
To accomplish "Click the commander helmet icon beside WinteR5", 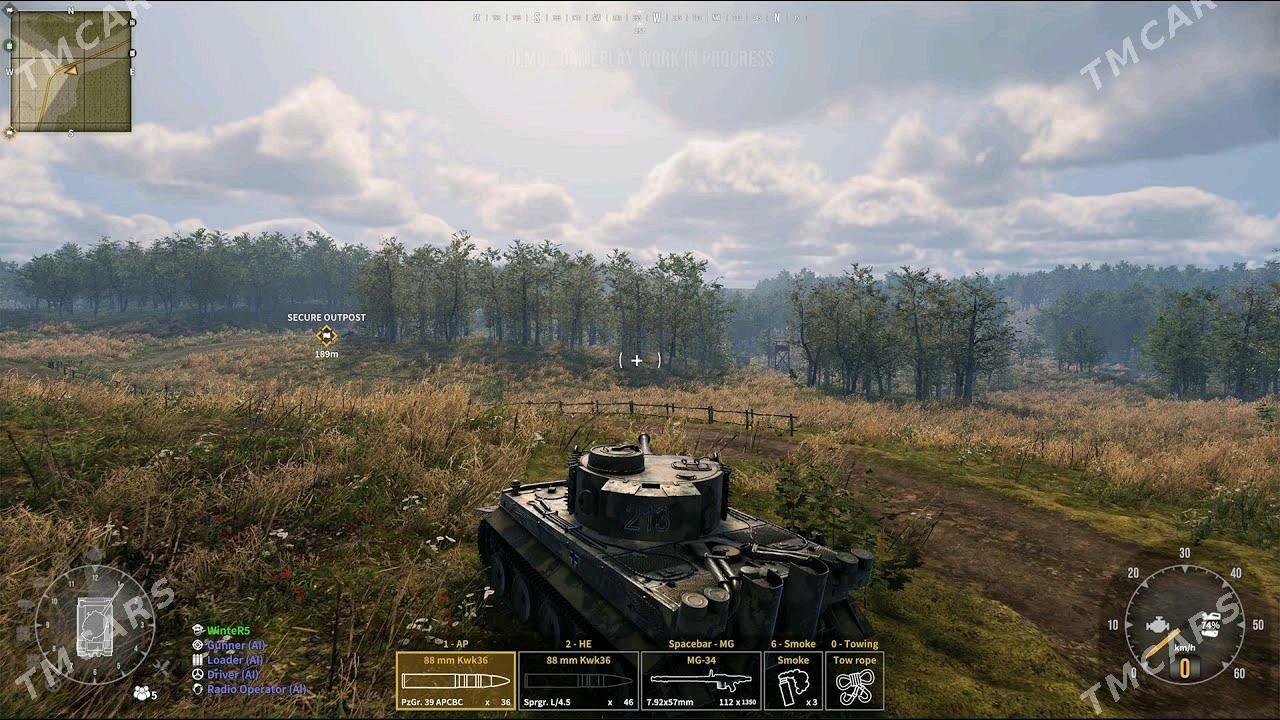I will [197, 631].
